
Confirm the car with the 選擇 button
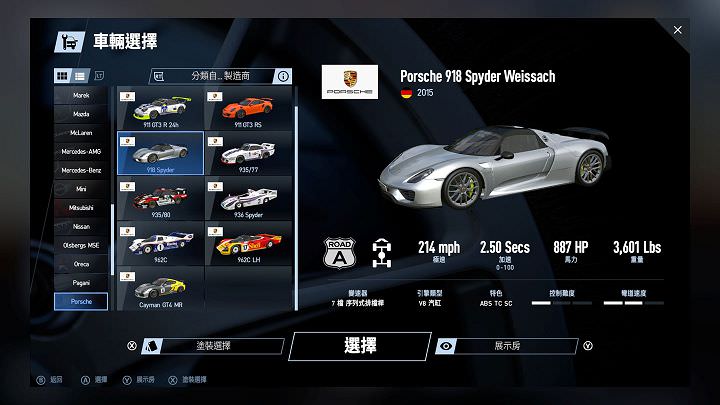coord(359,346)
